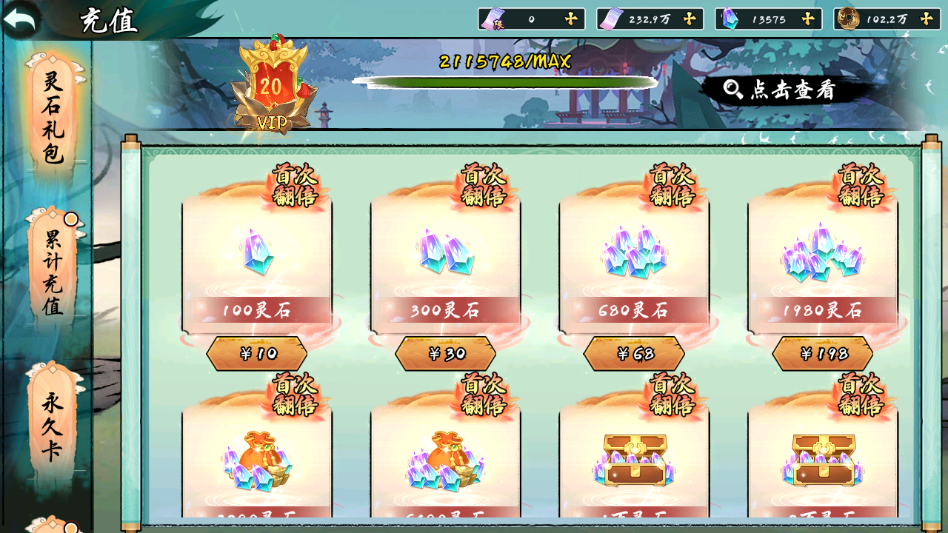Click the plus beside 102.2万 coins
The image size is (948, 533).
926,19
